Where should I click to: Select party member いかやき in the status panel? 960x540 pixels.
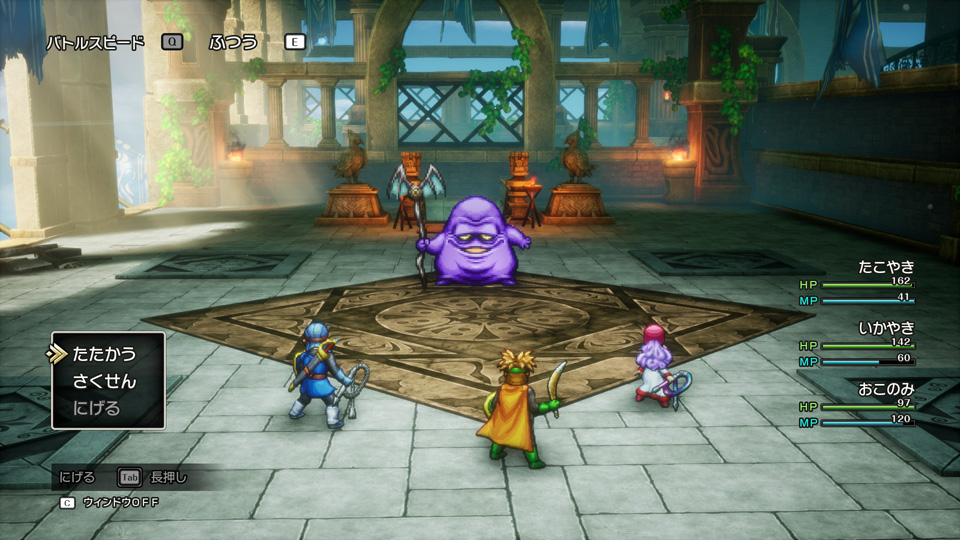(x=886, y=327)
